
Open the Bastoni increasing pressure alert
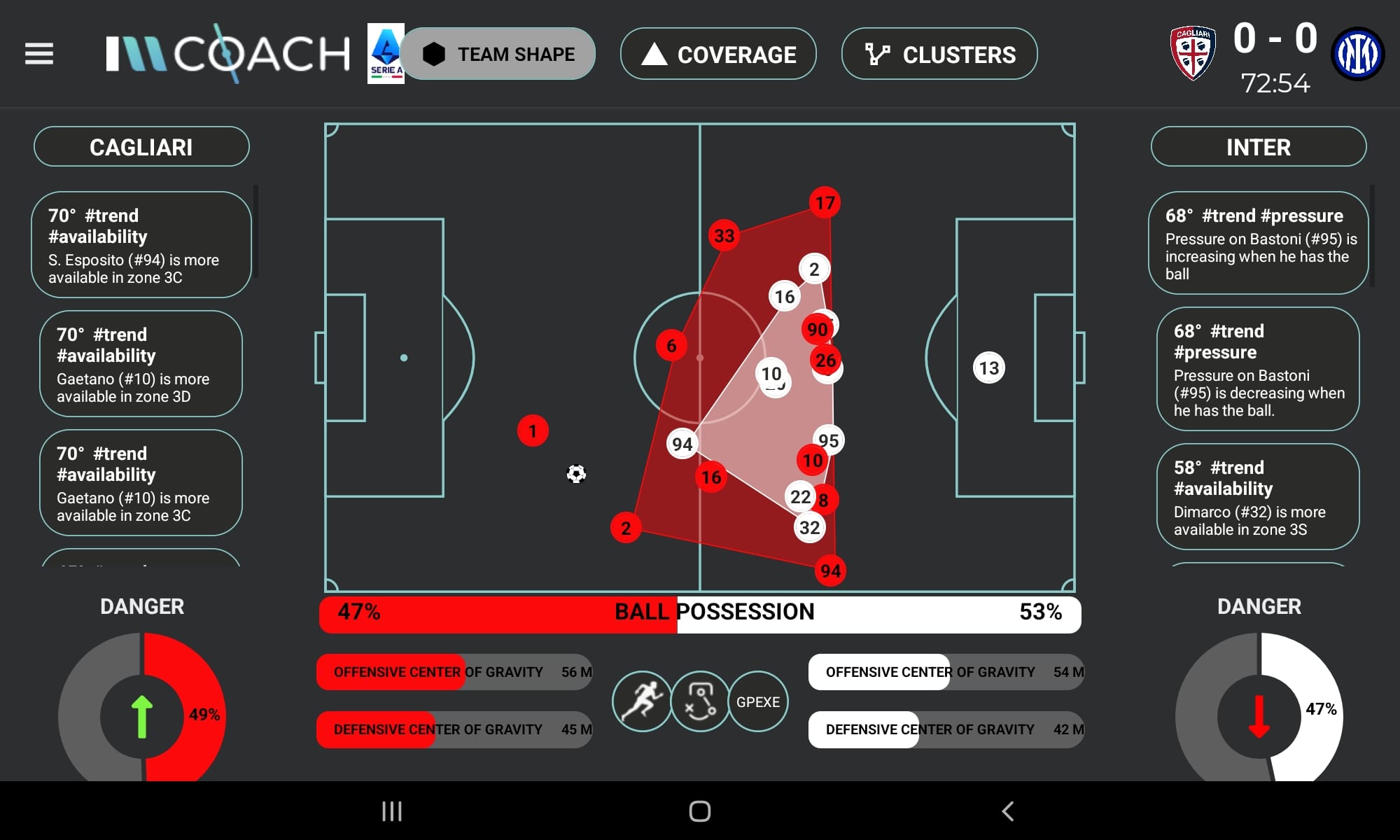click(1258, 244)
